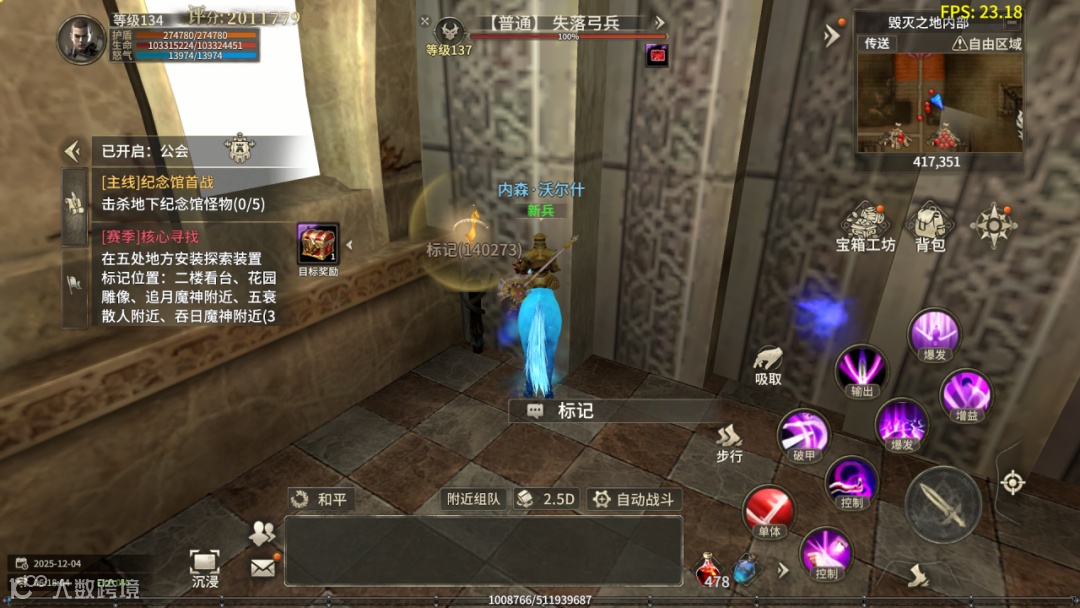Click the 标记 mark button
This screenshot has width=1080, height=608.
point(566,411)
